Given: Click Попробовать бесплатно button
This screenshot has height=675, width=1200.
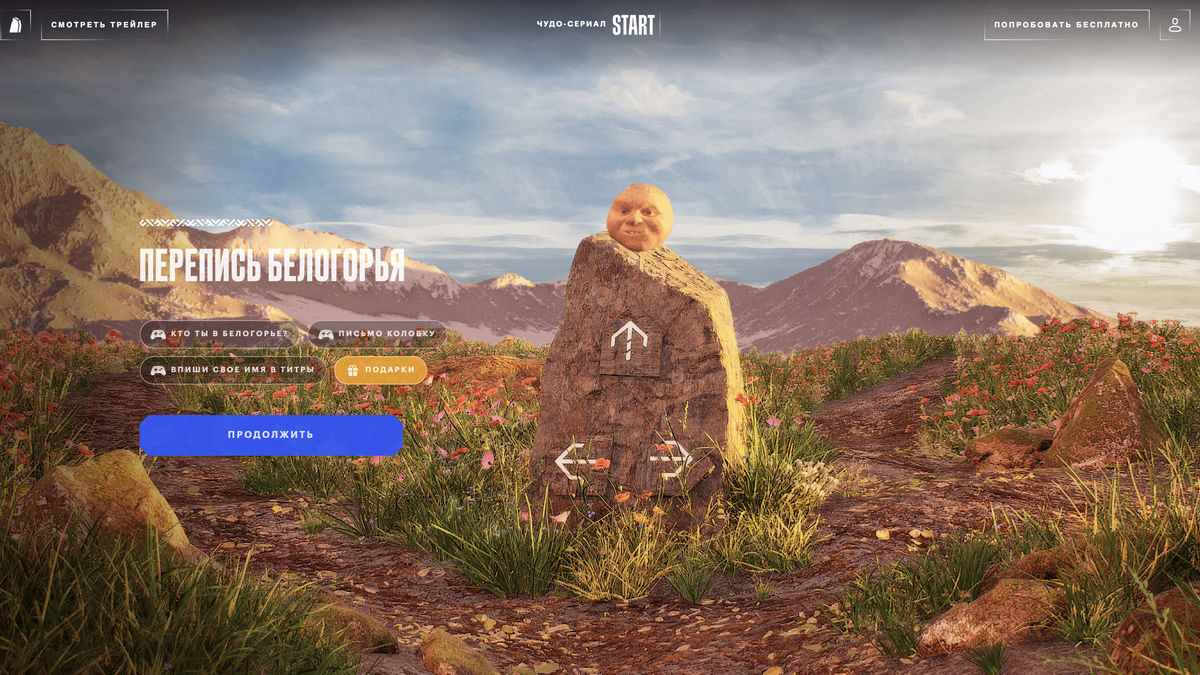Looking at the screenshot, I should pos(1066,24).
